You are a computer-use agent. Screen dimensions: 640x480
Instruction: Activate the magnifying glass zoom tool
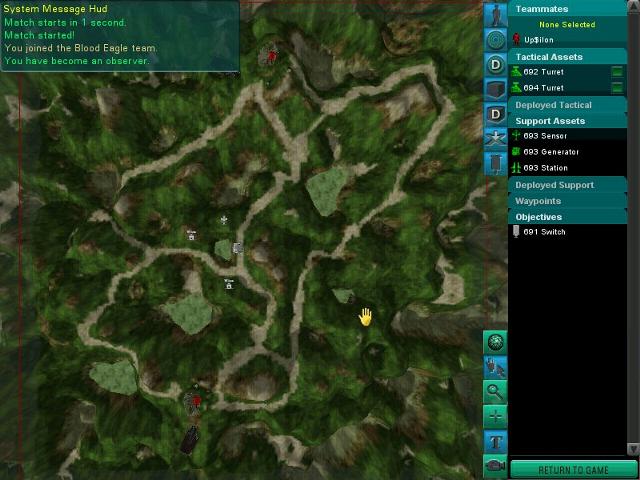click(495, 392)
